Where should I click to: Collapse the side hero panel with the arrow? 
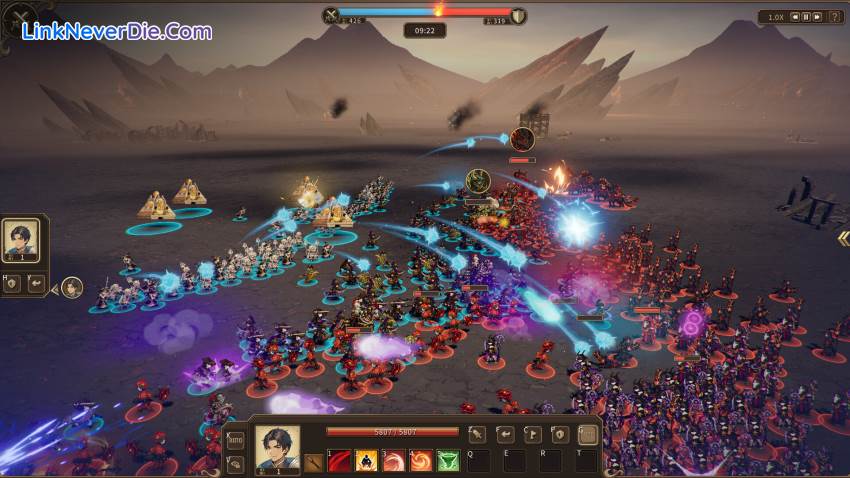(53, 287)
